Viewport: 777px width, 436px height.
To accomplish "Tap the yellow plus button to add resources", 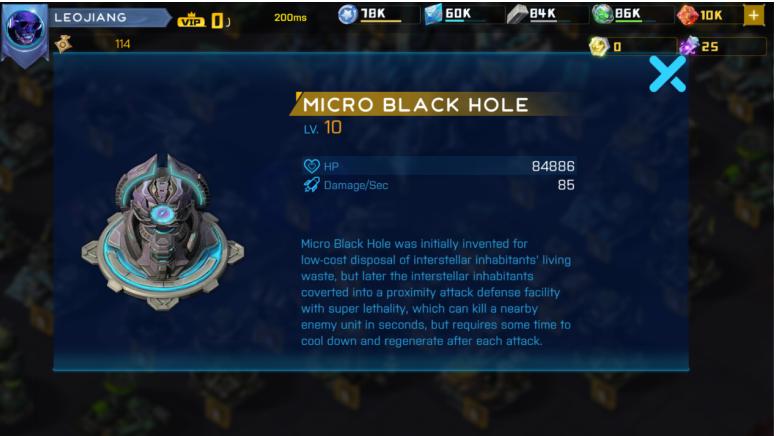I will pos(753,15).
